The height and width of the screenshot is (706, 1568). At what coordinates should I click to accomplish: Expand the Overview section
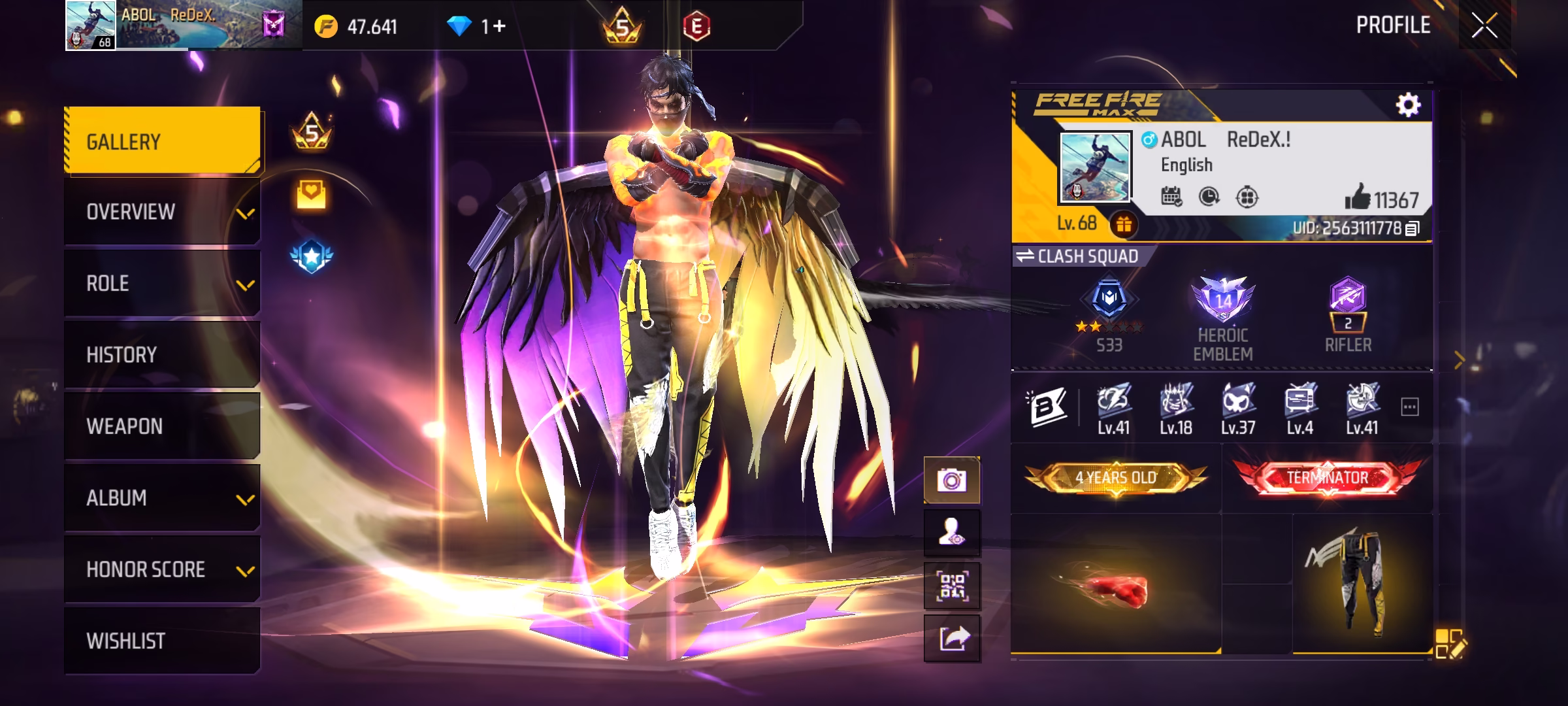(162, 212)
